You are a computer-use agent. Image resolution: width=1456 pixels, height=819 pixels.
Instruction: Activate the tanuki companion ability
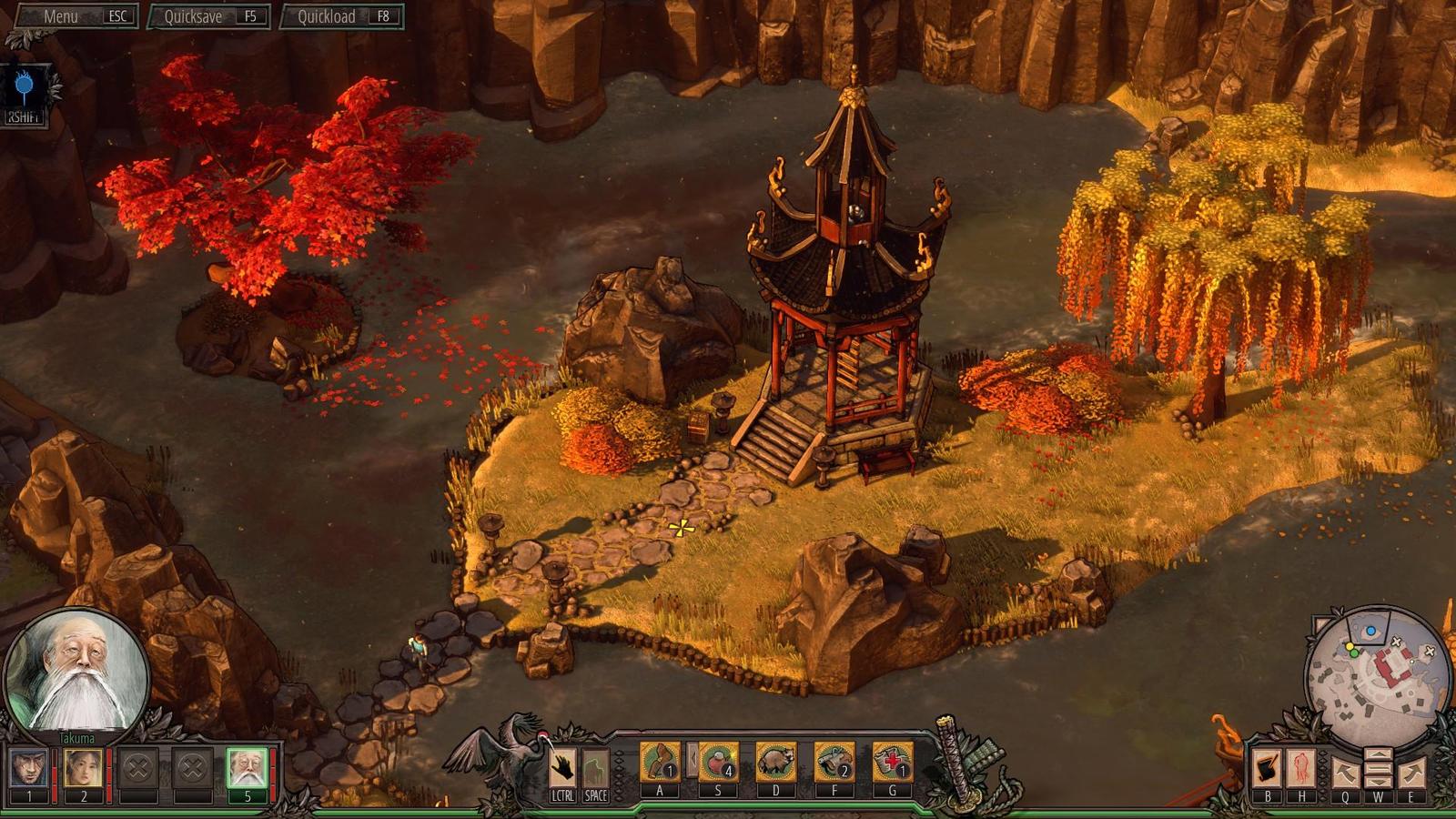point(776,762)
